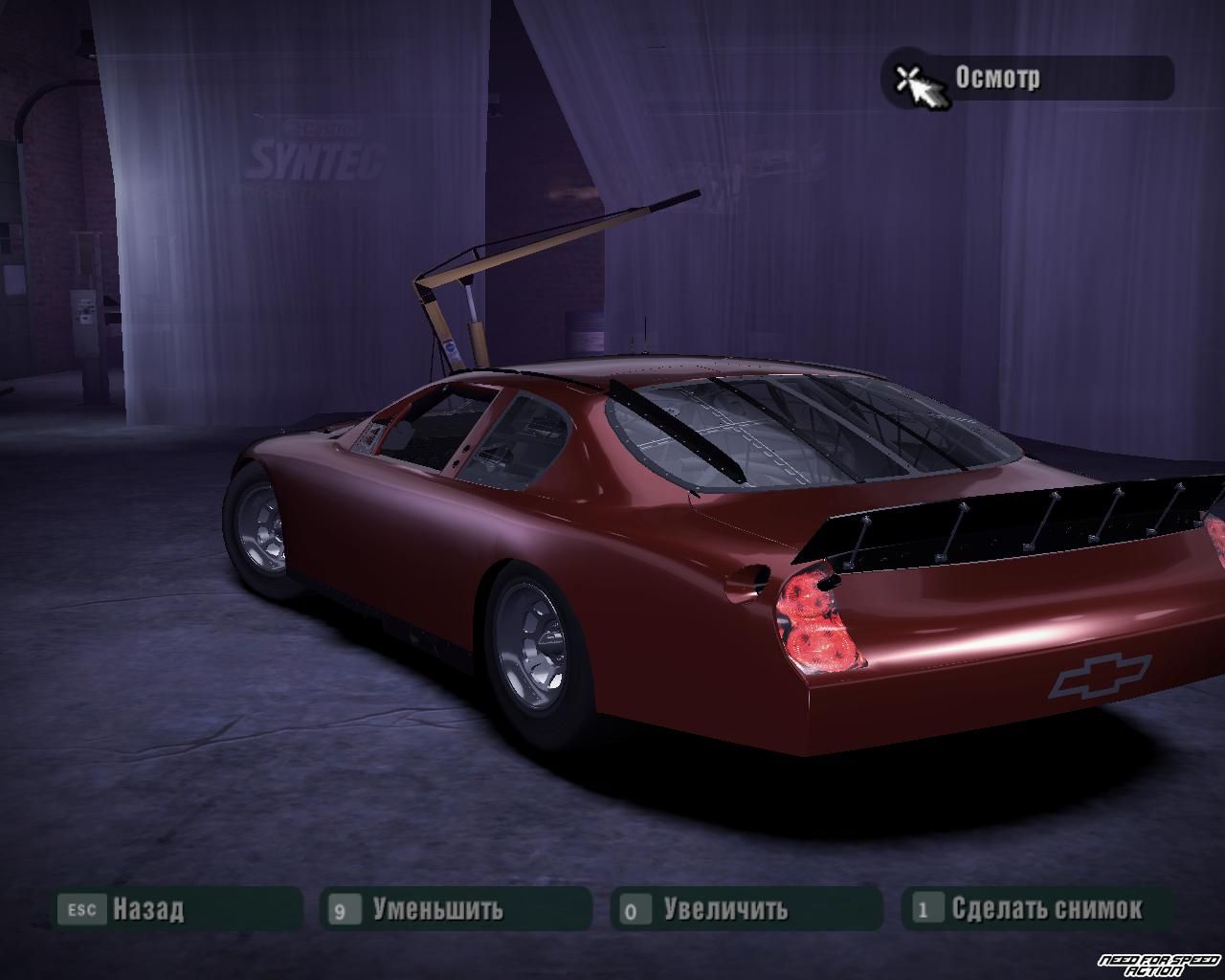The width and height of the screenshot is (1225, 980).
Task: Zoom out using Уменьшить
Action: coord(456,907)
